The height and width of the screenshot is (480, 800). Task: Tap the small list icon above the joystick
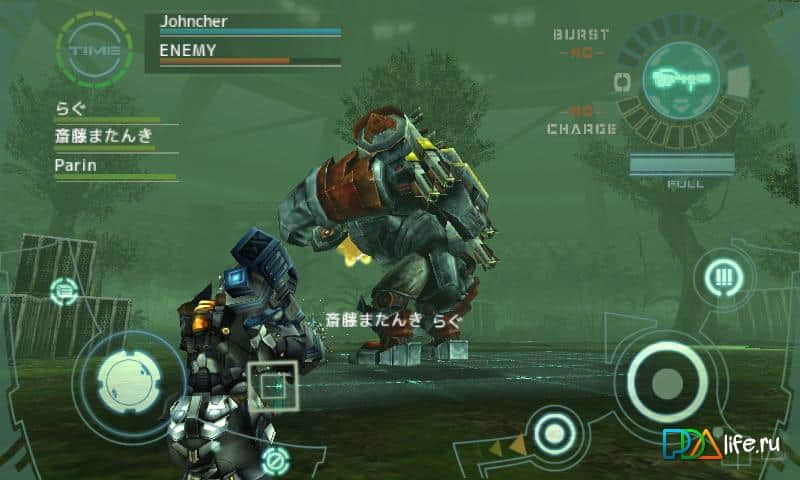tap(65, 292)
